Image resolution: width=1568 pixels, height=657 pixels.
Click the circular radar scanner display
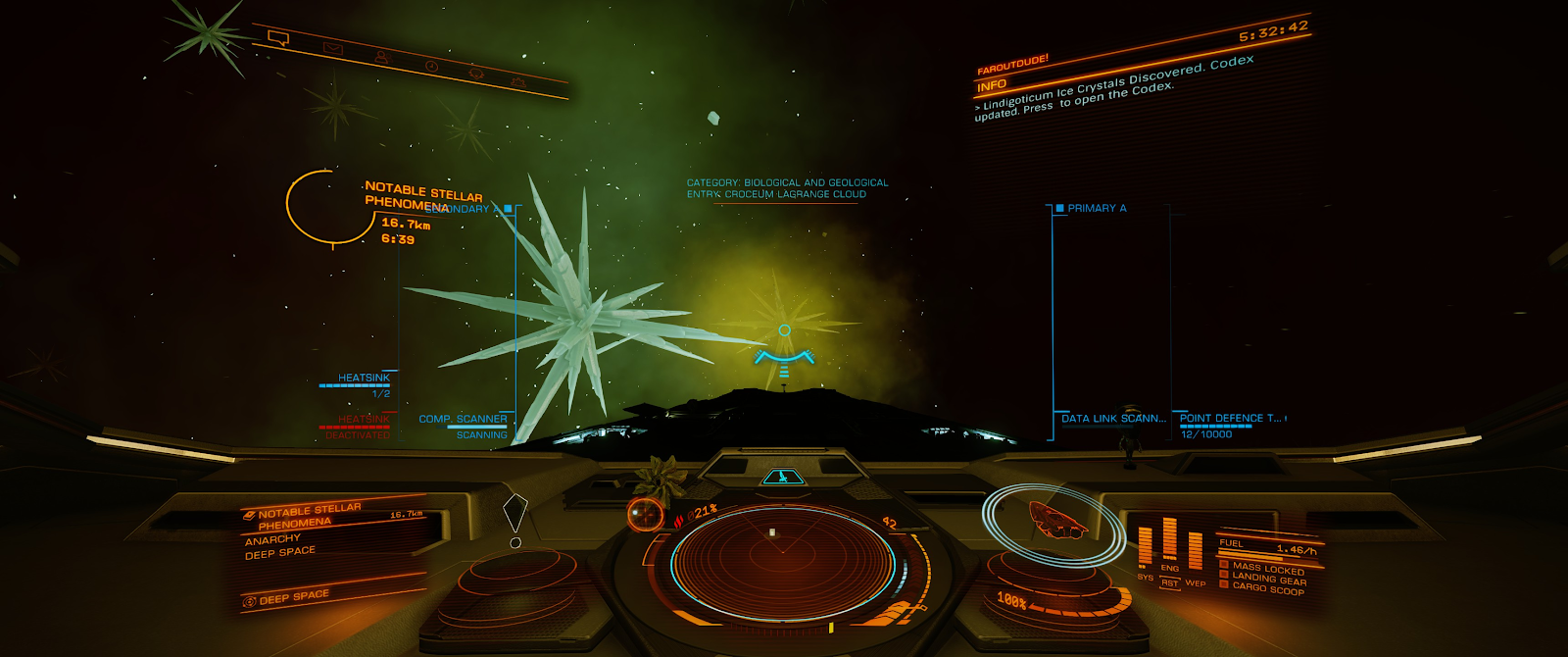pos(782,557)
